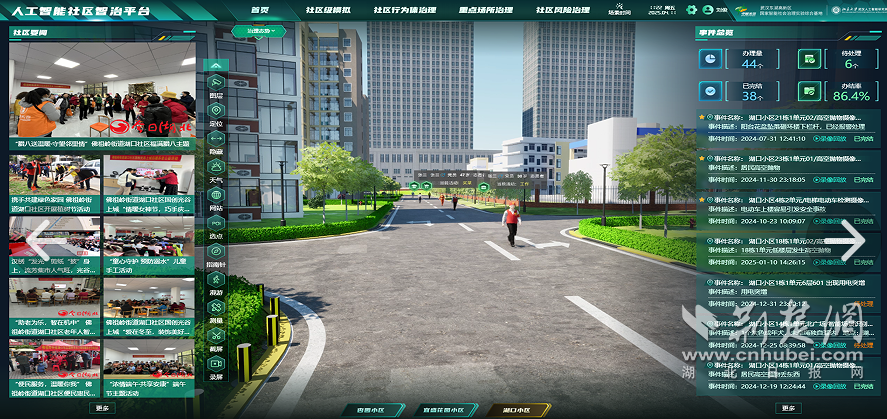
Task: Open 更多 under the 社区要闻 news panel
Action: [102, 408]
